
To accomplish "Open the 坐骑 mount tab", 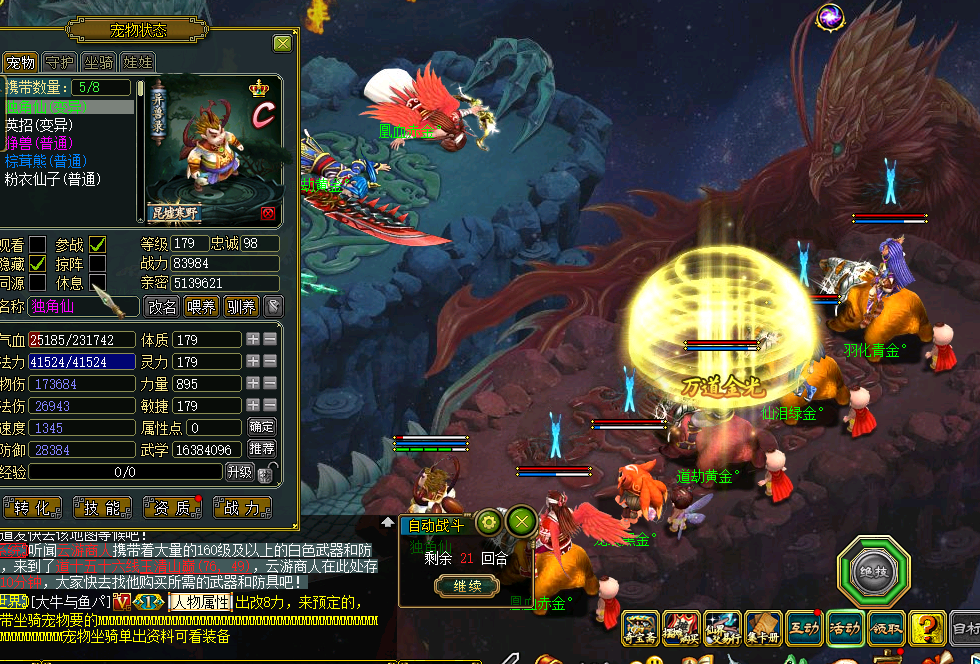I will pos(98,63).
